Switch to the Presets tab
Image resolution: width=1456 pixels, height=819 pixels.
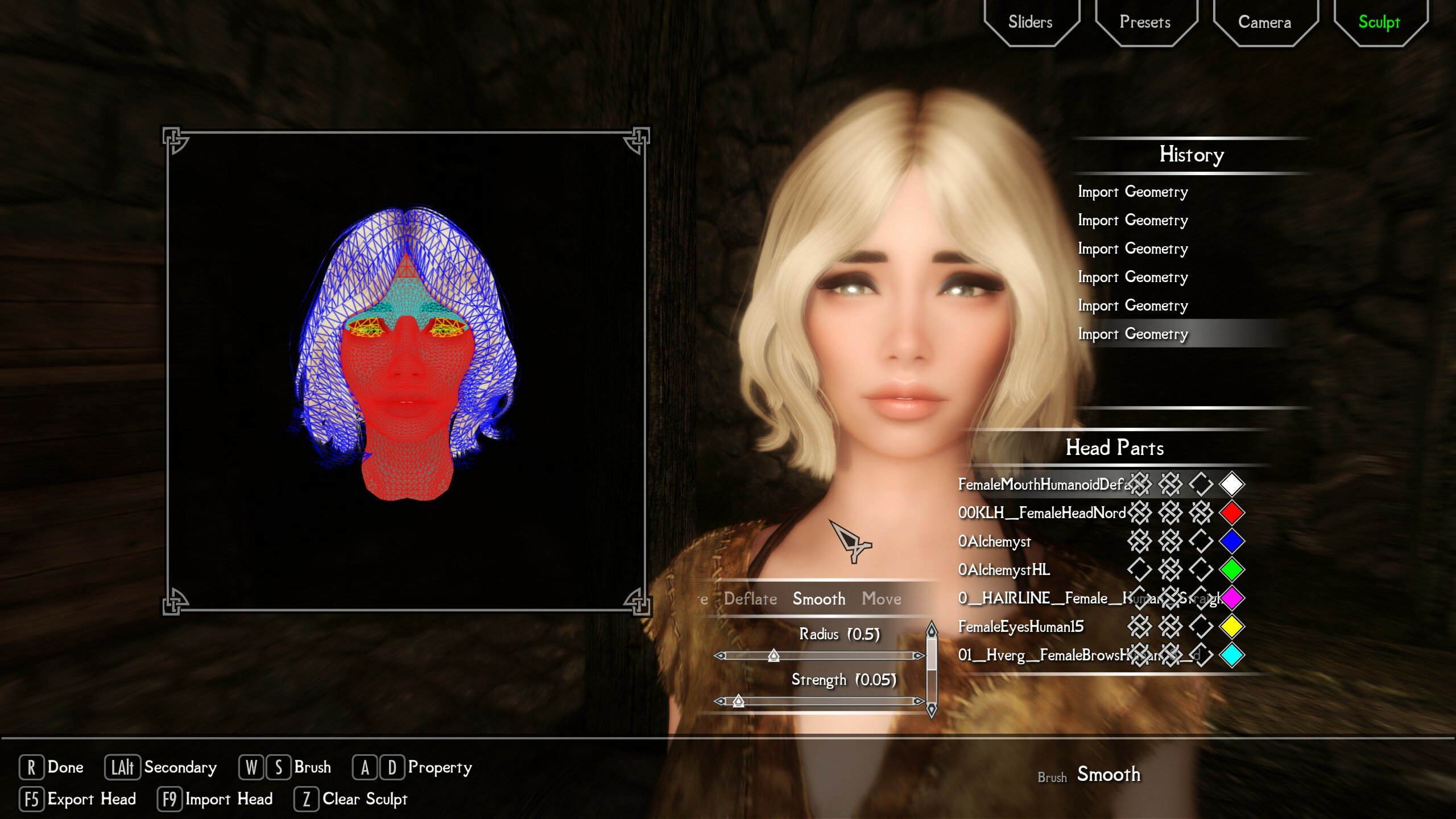point(1146,22)
